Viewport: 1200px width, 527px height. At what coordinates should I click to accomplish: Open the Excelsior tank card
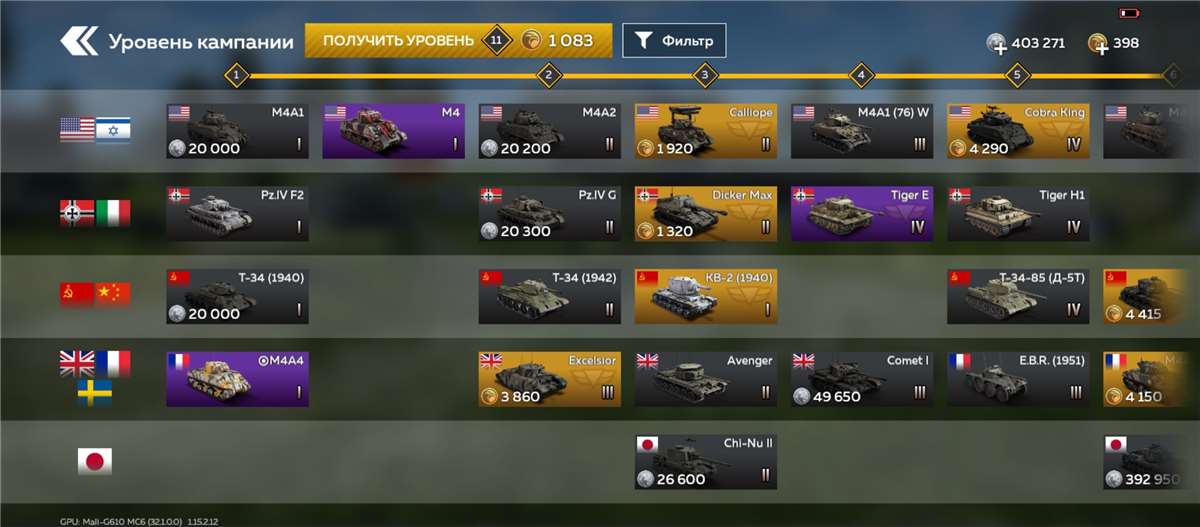[x=549, y=379]
